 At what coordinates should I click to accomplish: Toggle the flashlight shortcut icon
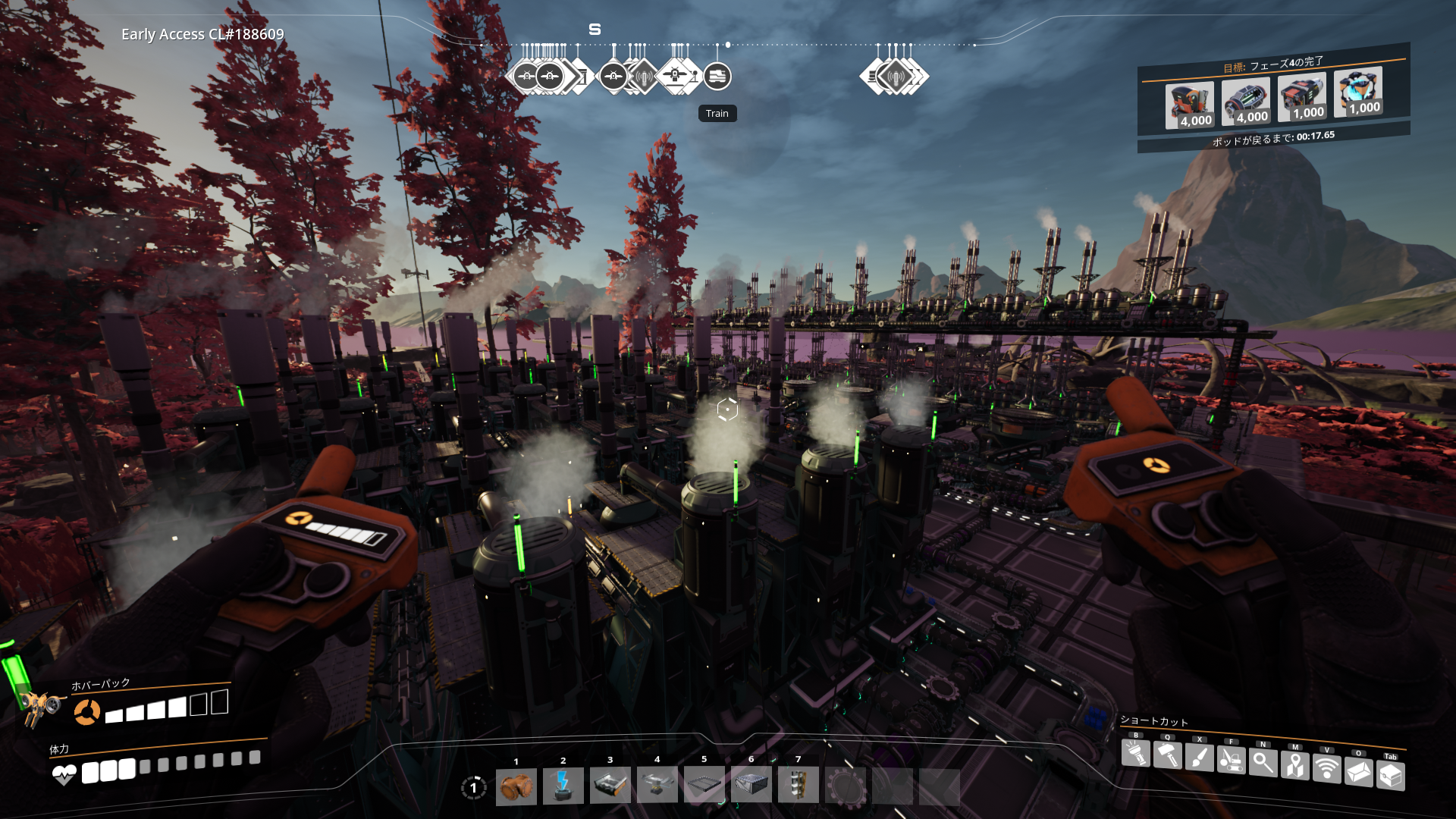(x=1135, y=754)
